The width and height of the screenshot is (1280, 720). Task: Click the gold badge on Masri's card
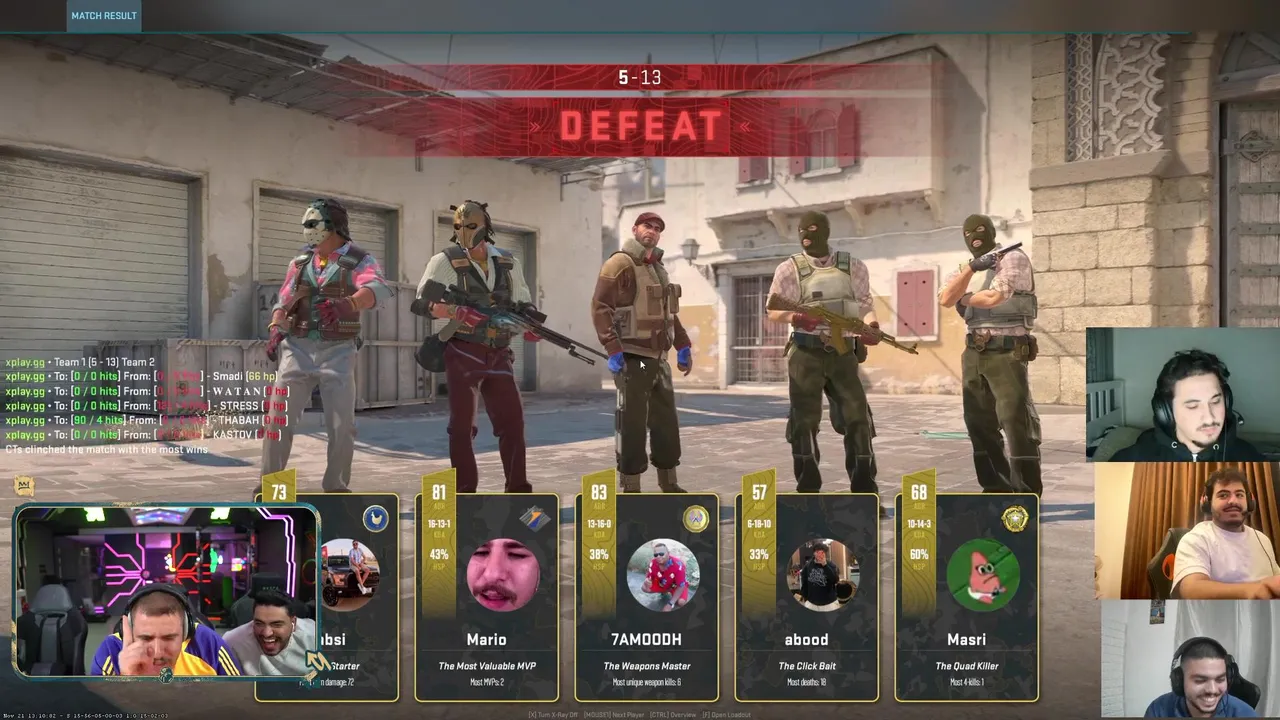click(1015, 518)
